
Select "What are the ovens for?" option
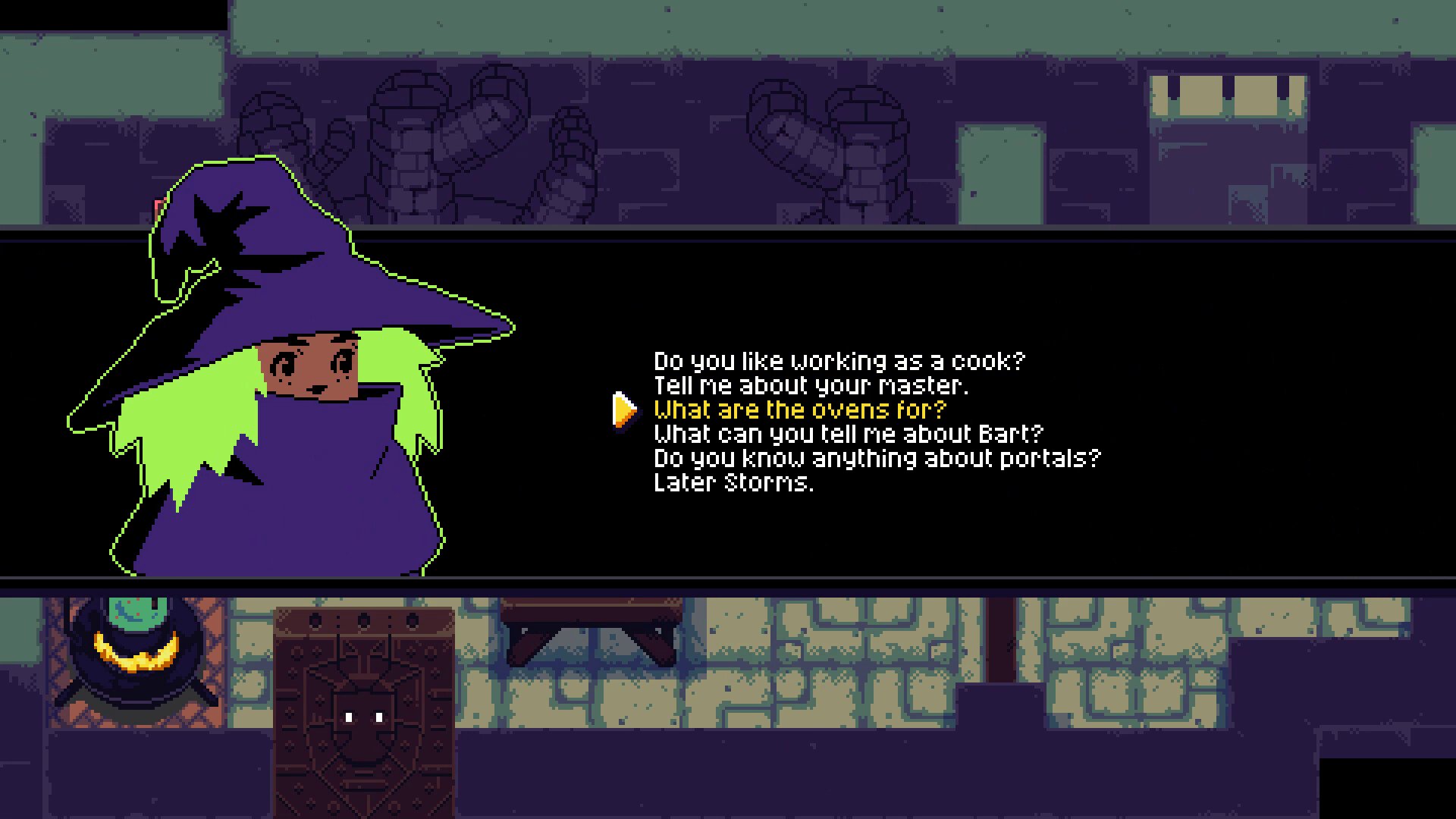click(800, 409)
